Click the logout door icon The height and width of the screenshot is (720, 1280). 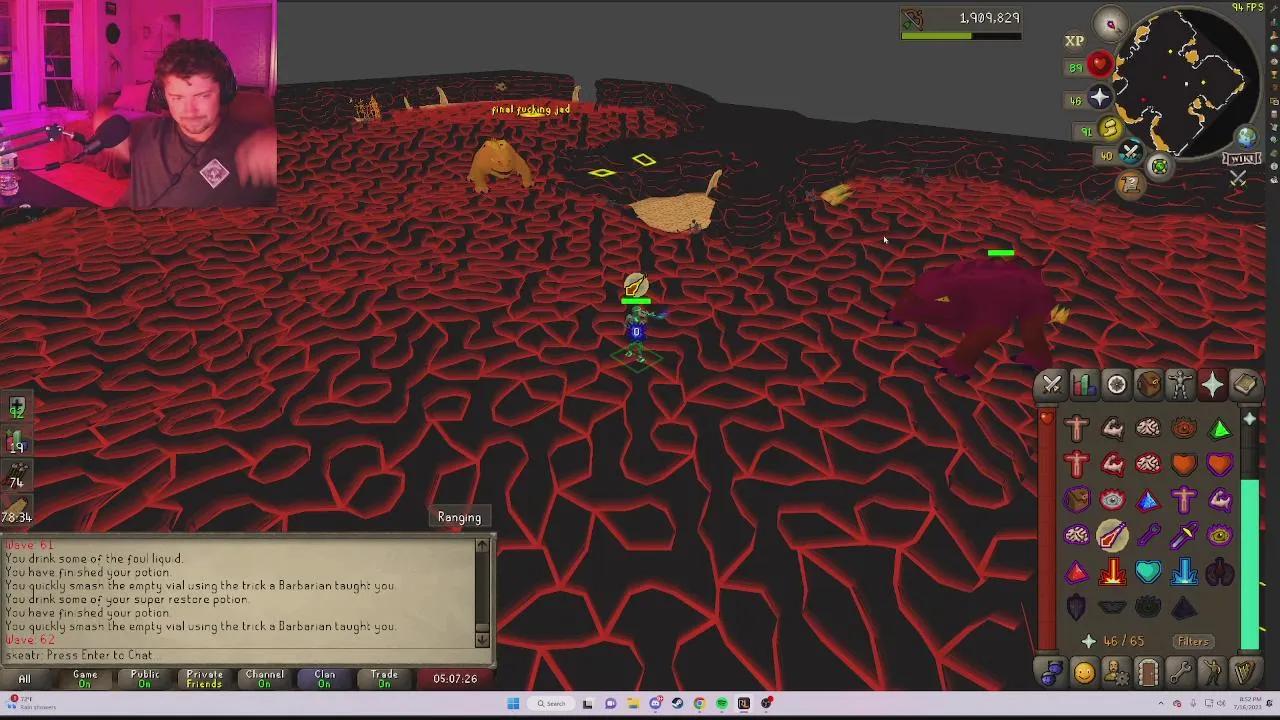1149,674
